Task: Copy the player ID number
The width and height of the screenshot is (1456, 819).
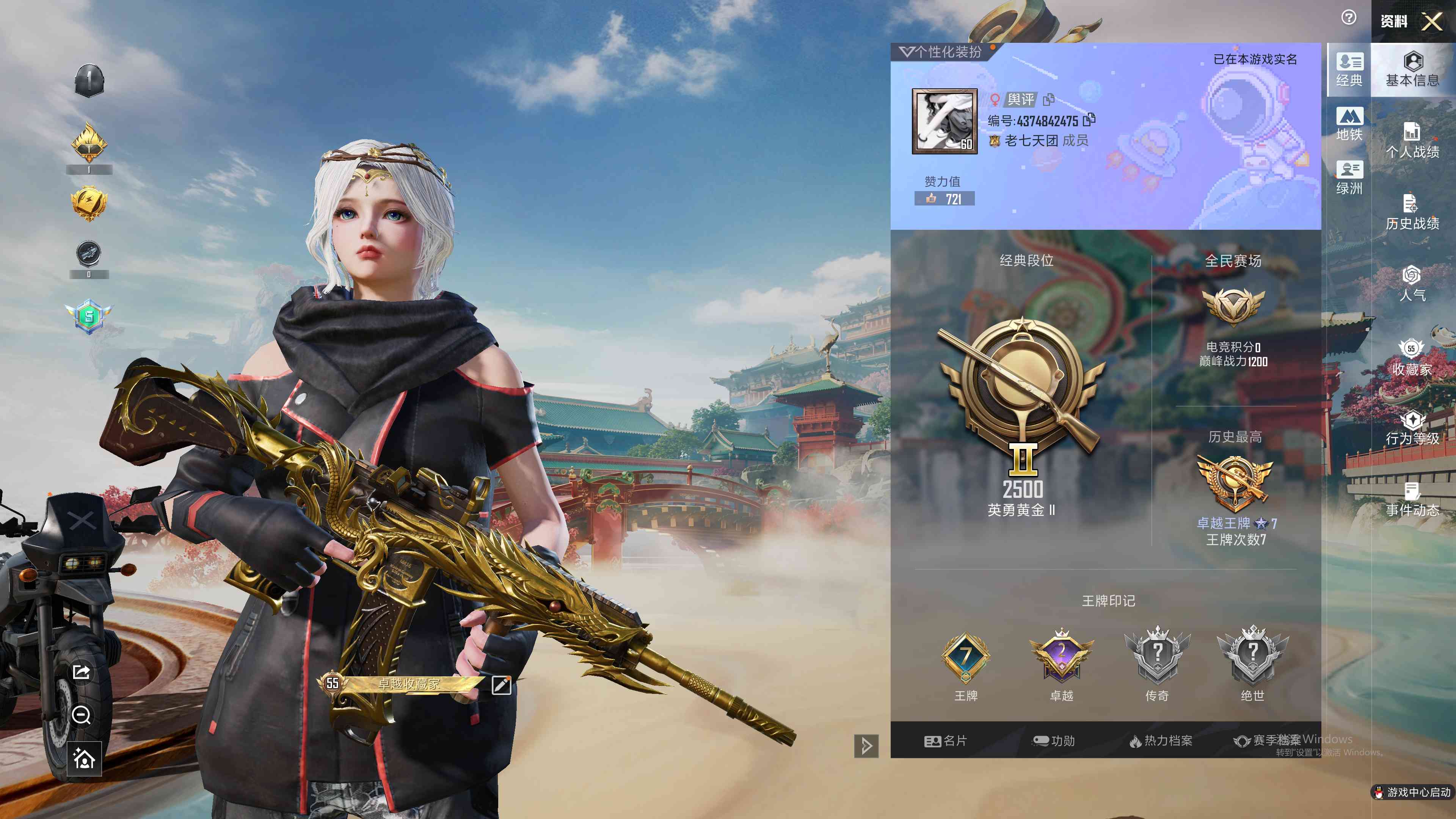Action: [1089, 120]
